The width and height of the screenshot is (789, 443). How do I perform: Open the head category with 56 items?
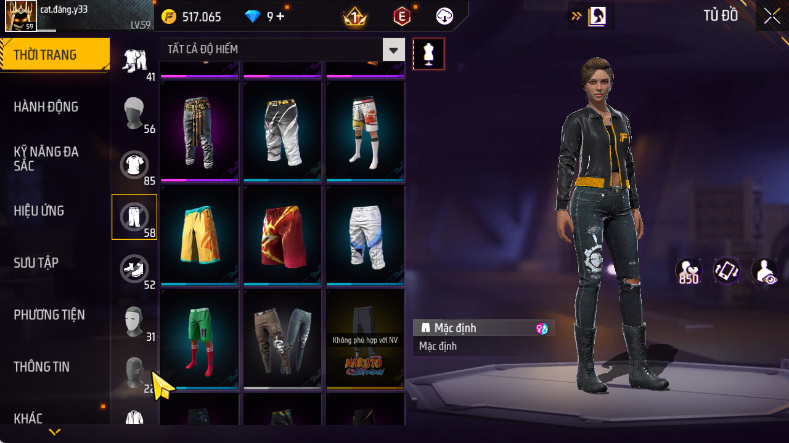(133, 112)
